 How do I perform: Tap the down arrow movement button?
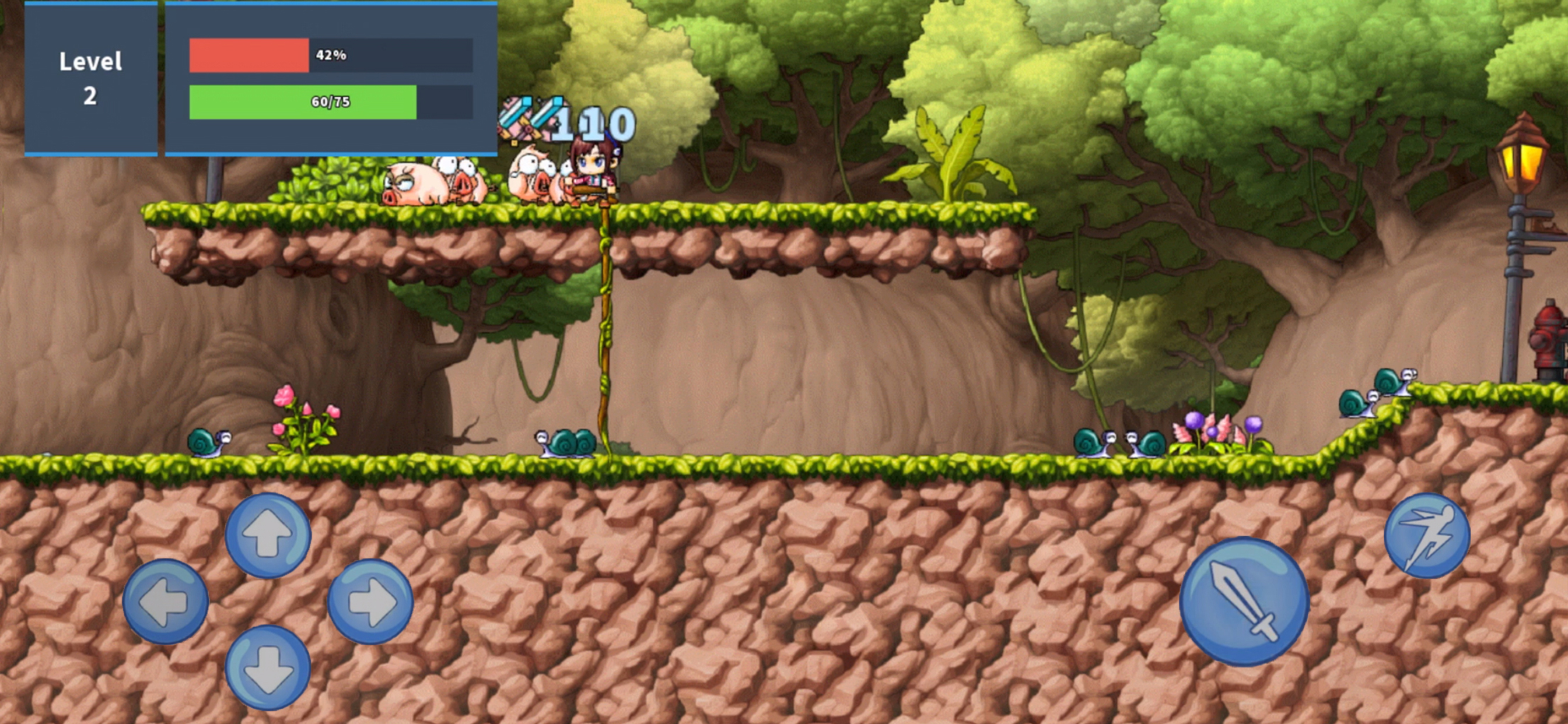268,667
